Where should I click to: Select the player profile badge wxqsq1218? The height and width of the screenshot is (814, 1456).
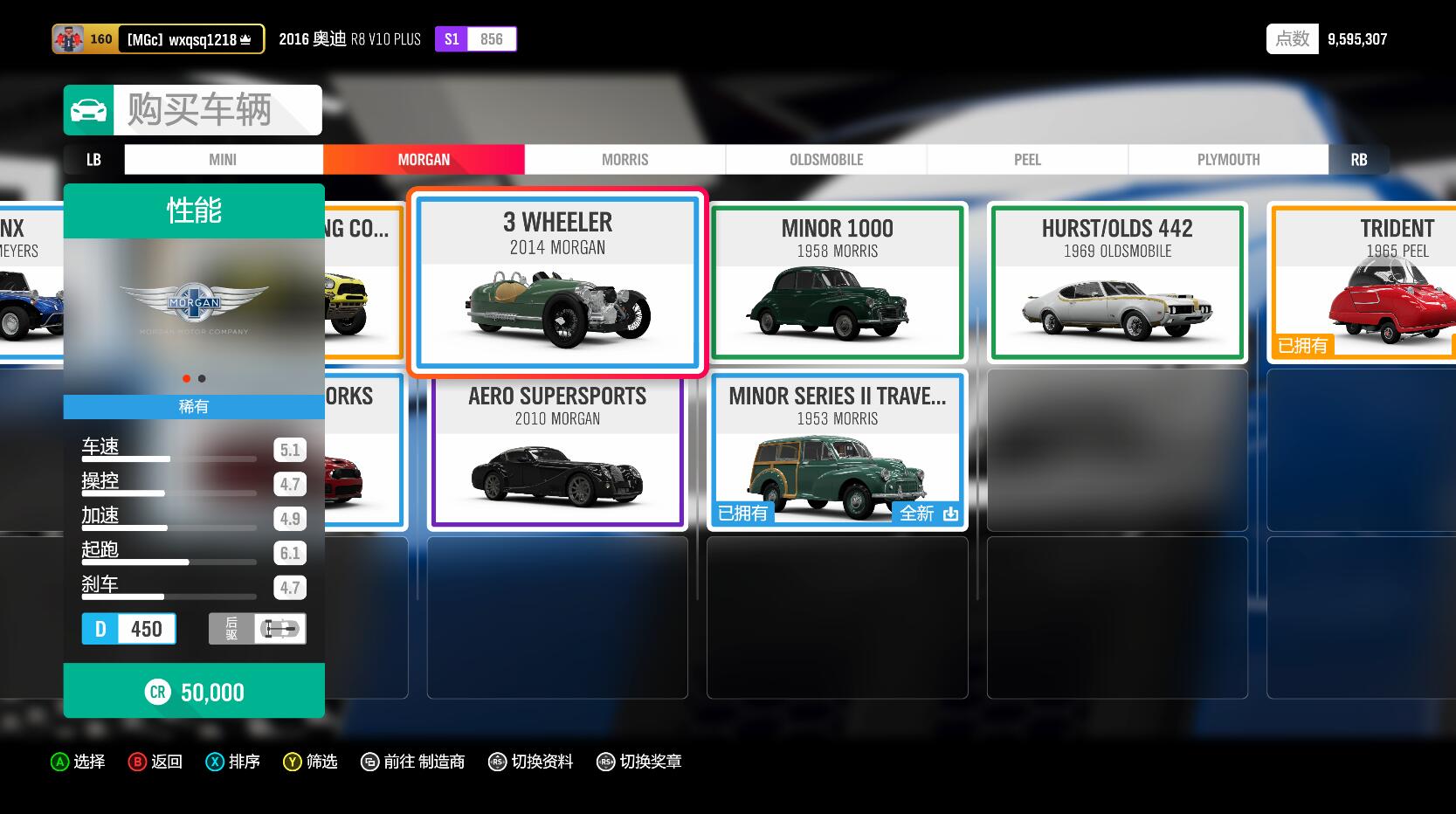click(x=158, y=39)
